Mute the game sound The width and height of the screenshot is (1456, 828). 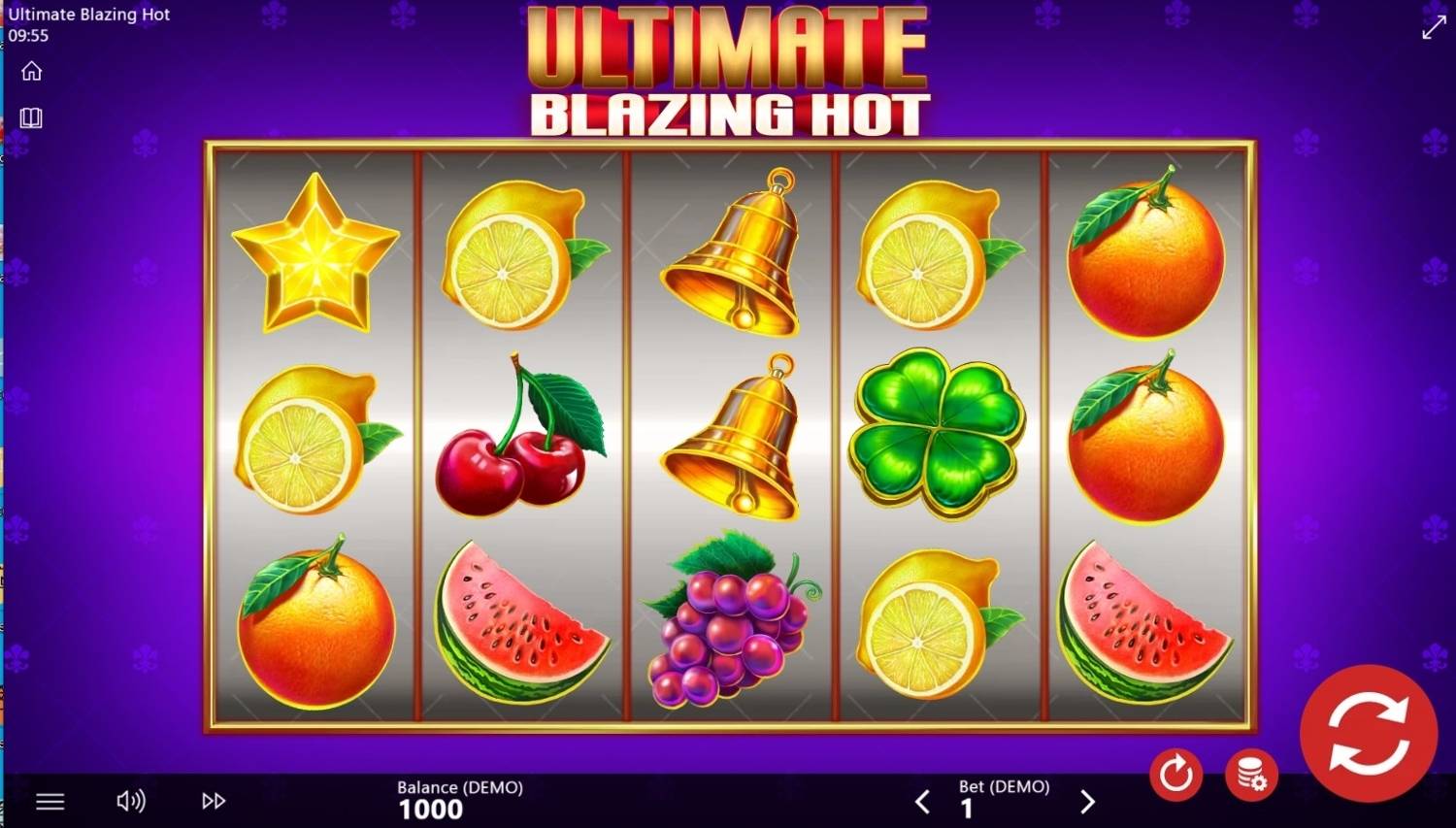click(x=131, y=801)
